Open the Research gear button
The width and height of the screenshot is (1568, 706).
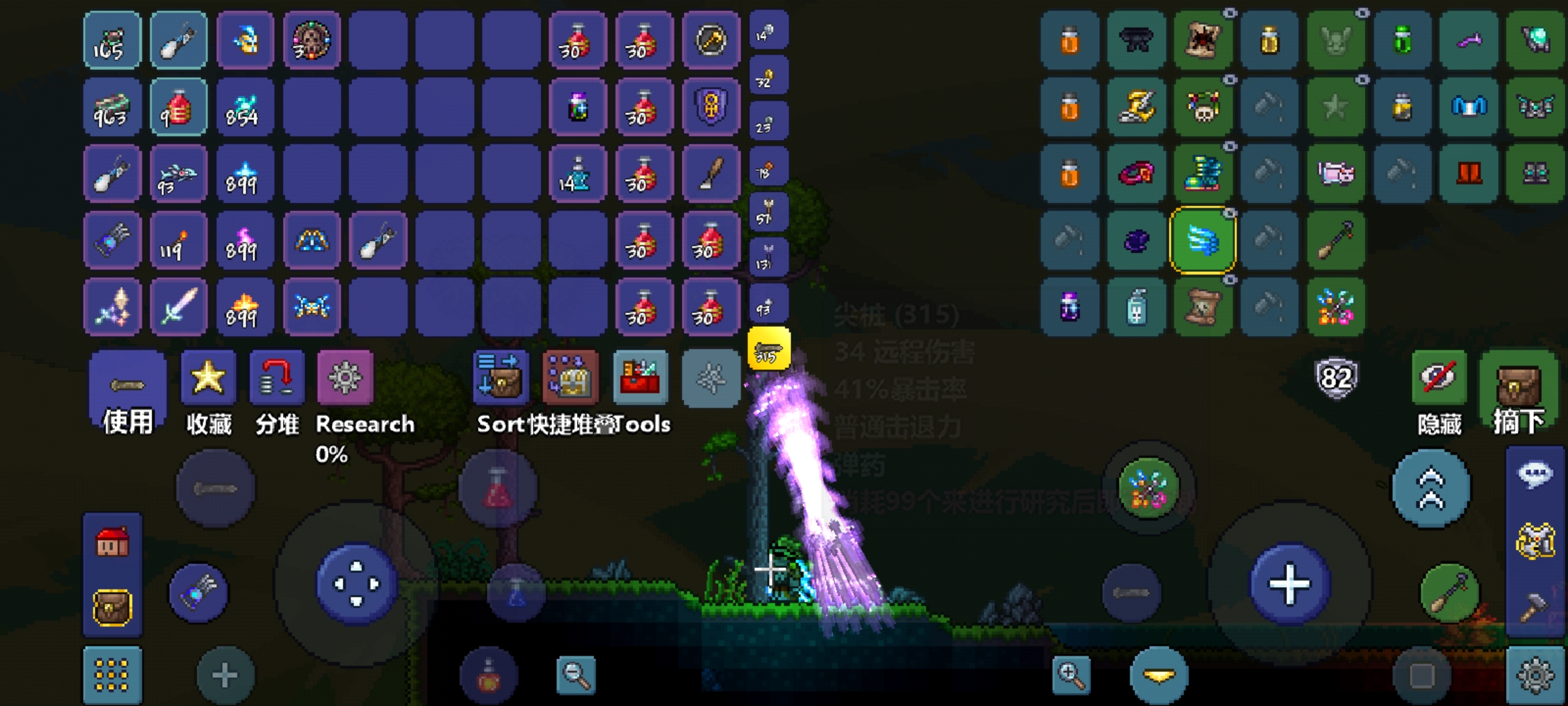click(x=345, y=378)
